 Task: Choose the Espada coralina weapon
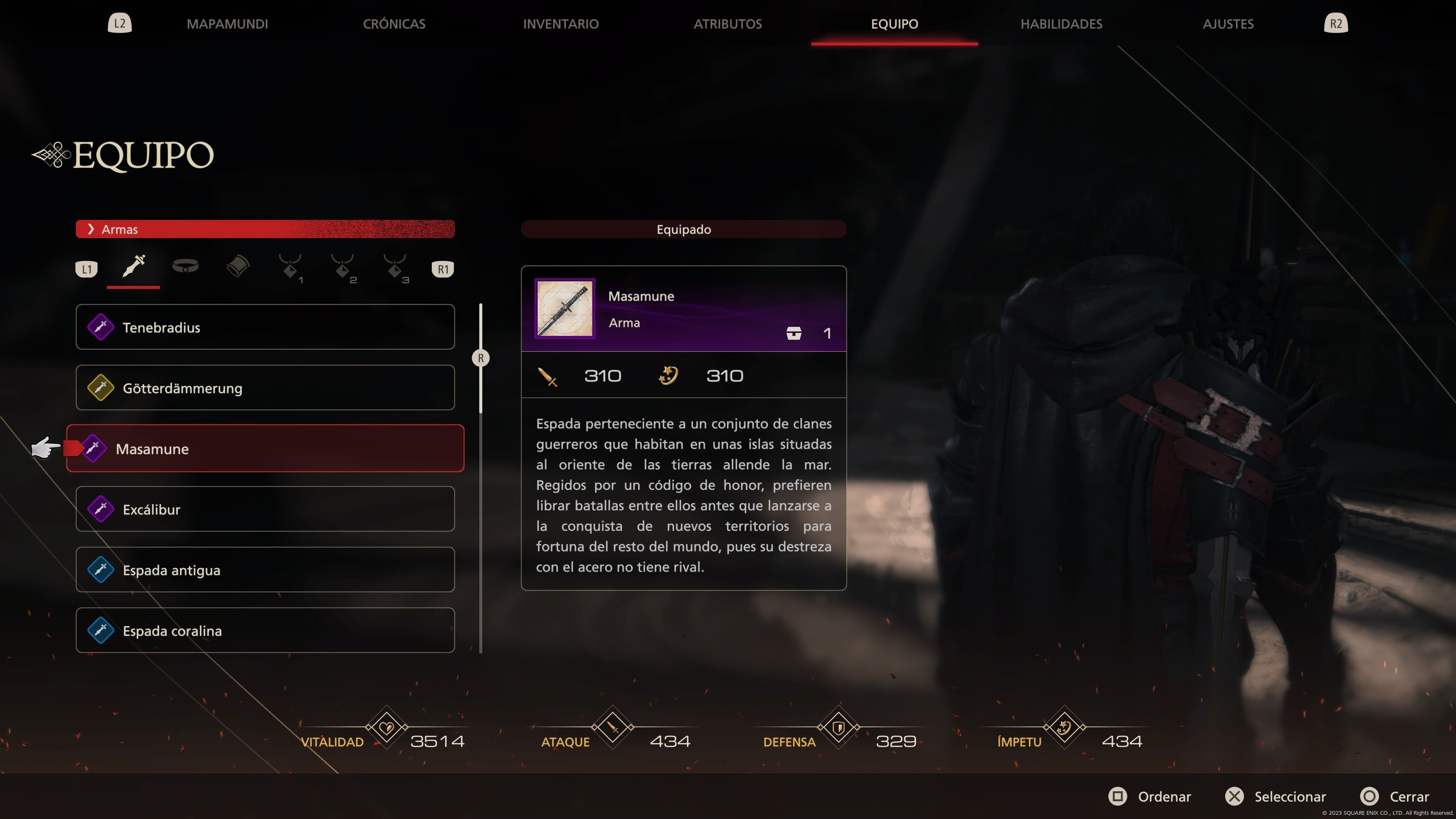tap(265, 630)
